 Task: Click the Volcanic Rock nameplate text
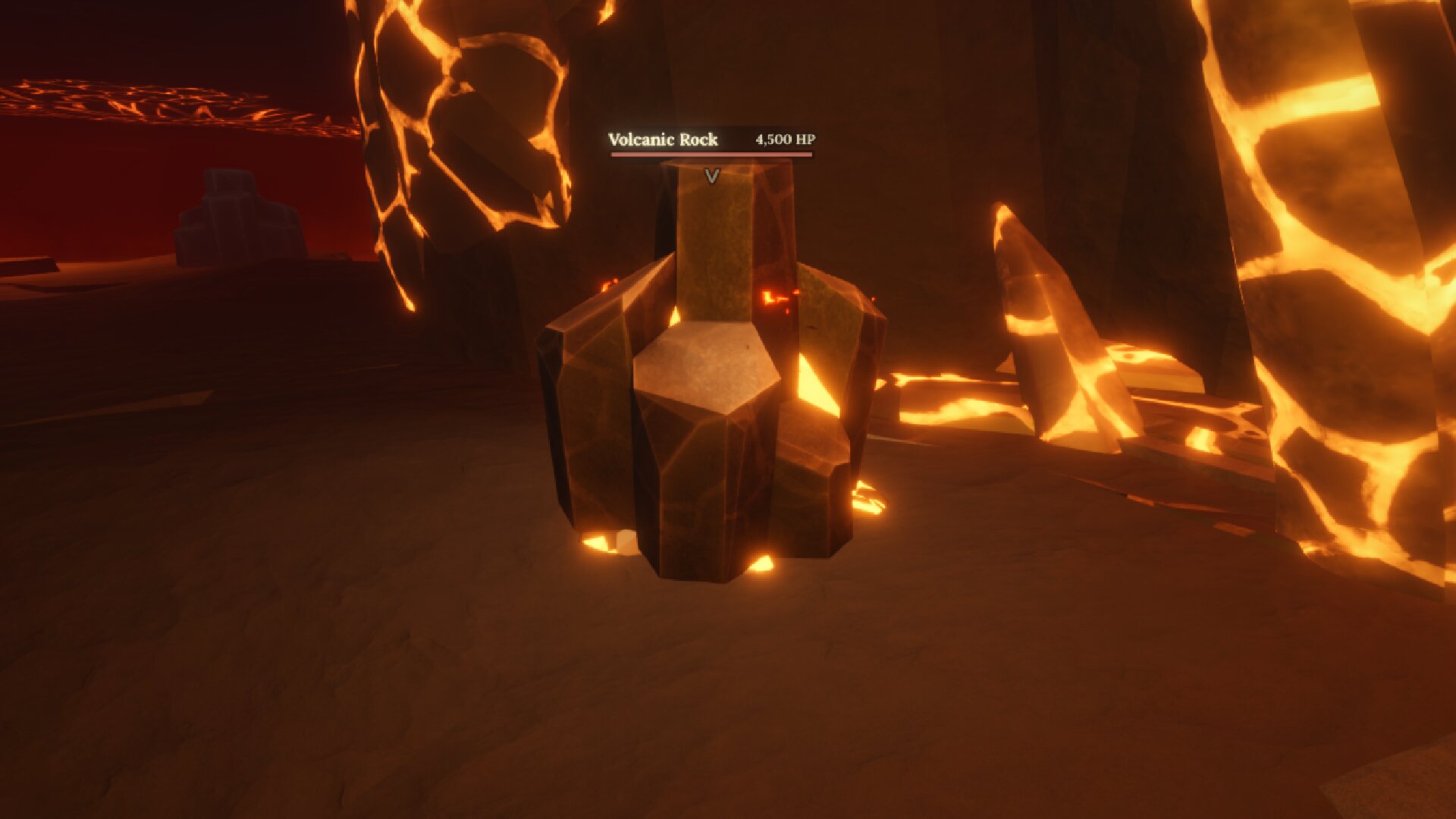coord(664,140)
